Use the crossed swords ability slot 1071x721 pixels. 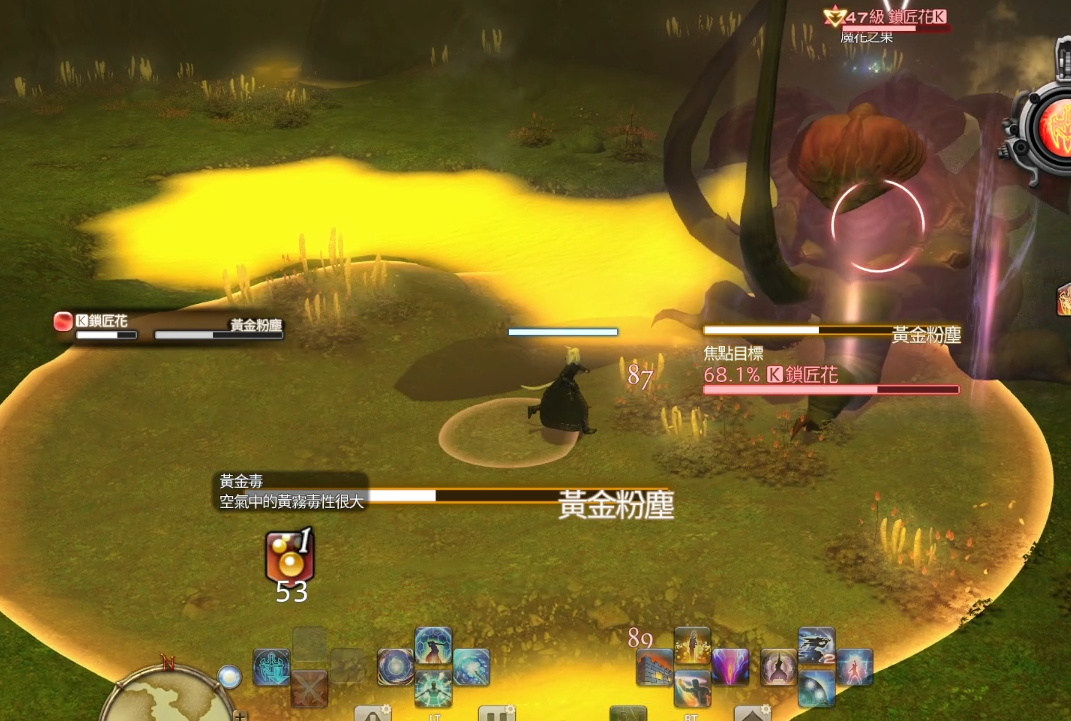click(310, 688)
